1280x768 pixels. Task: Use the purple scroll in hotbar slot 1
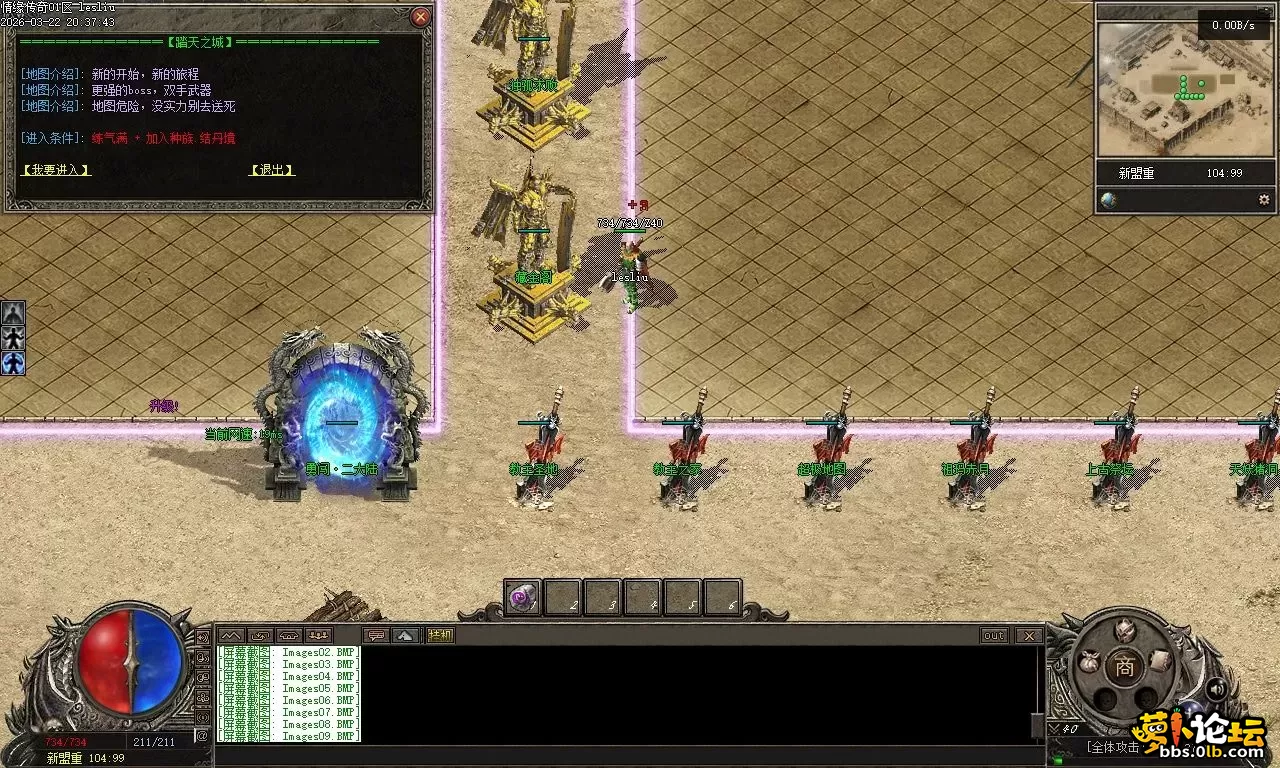pyautogui.click(x=522, y=598)
